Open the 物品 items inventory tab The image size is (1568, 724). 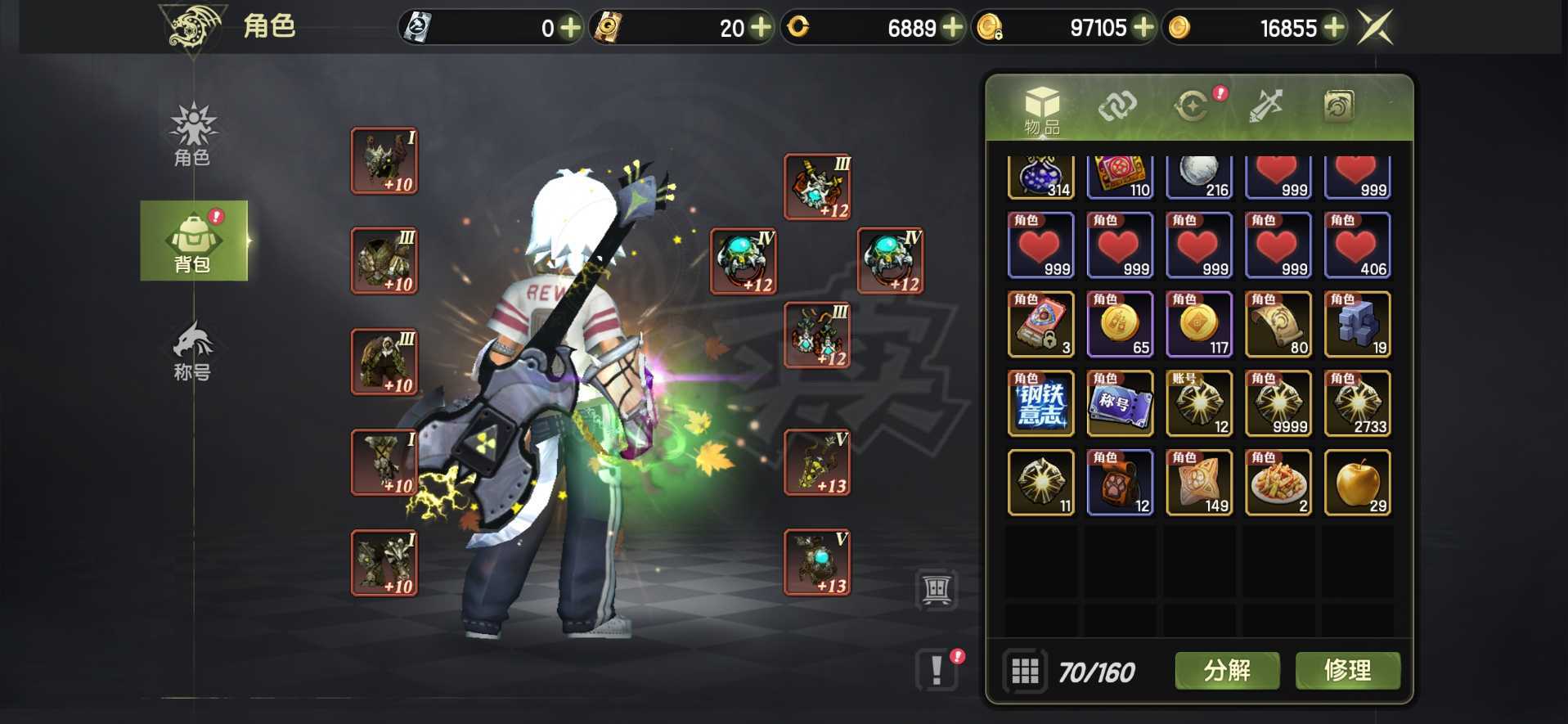(1041, 110)
